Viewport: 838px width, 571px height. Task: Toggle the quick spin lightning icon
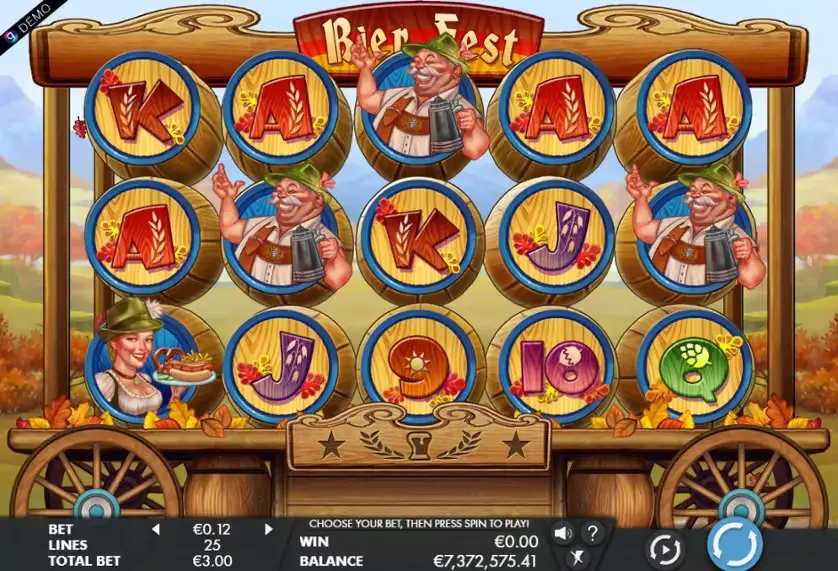(578, 557)
